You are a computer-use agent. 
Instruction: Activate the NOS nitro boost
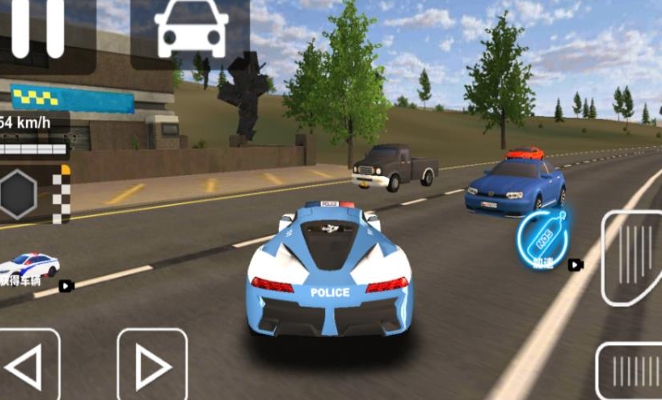tap(545, 236)
